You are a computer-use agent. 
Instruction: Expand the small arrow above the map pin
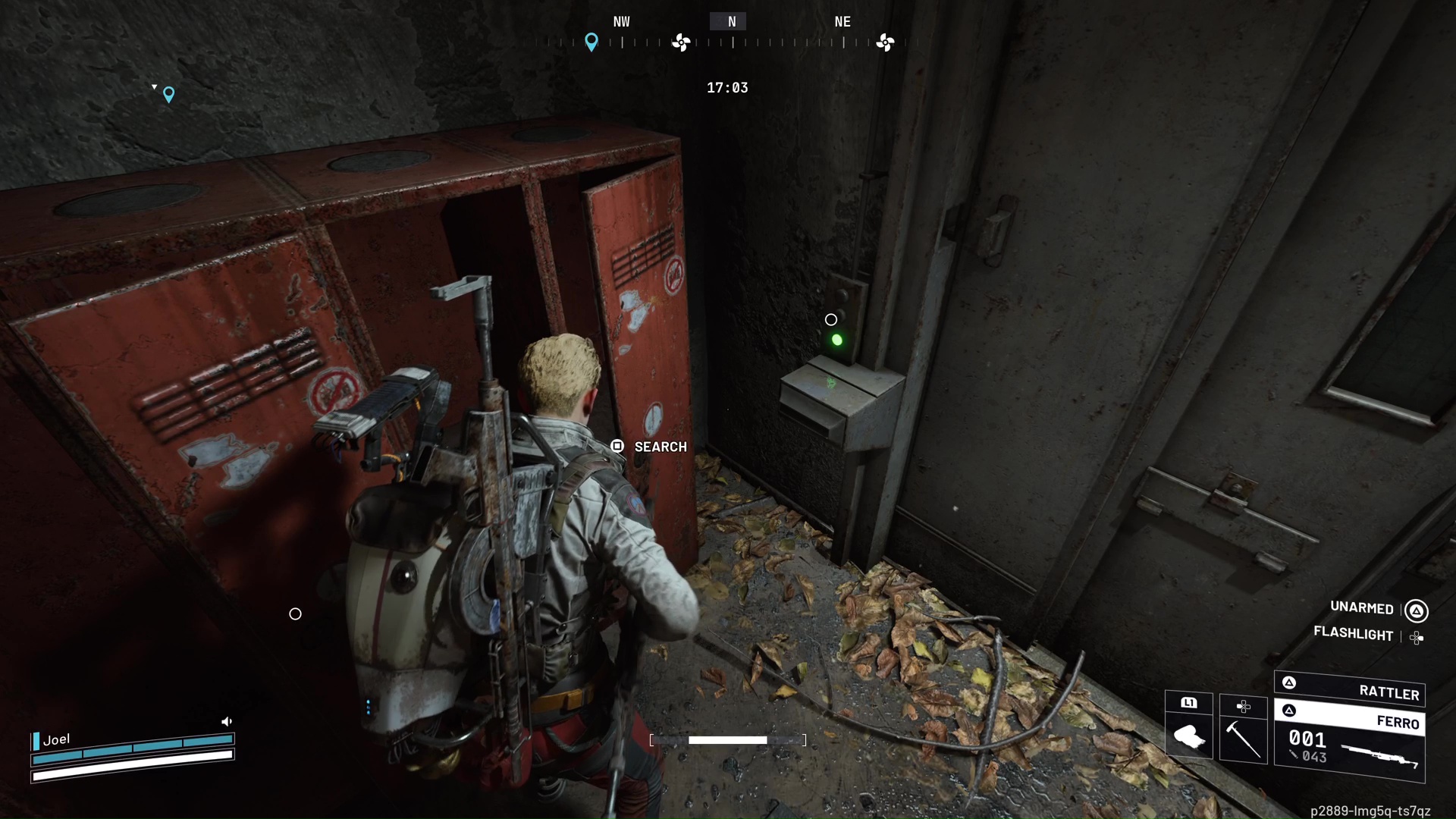(155, 86)
